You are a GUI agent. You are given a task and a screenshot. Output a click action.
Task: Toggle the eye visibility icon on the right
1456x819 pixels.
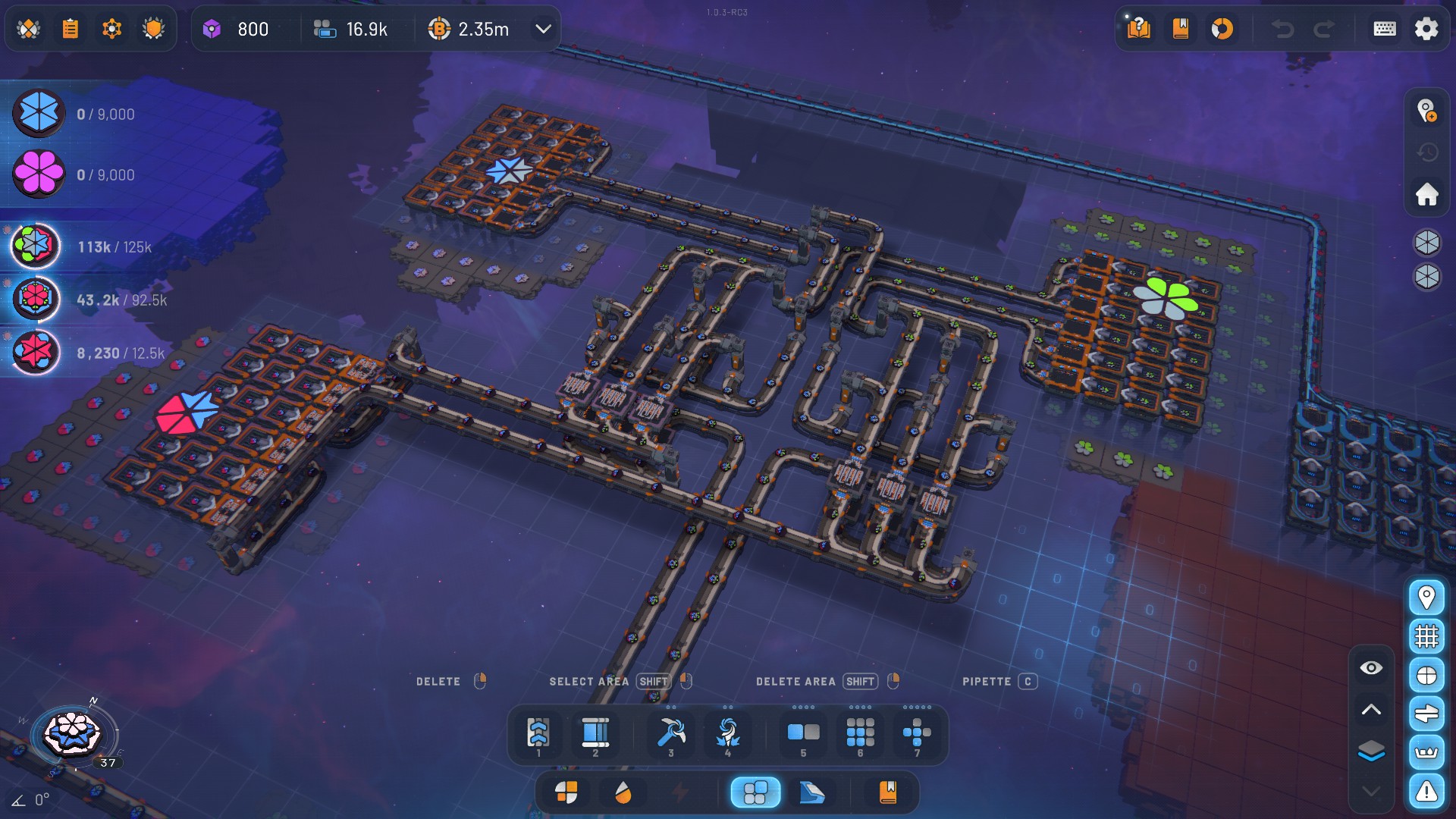pos(1370,667)
